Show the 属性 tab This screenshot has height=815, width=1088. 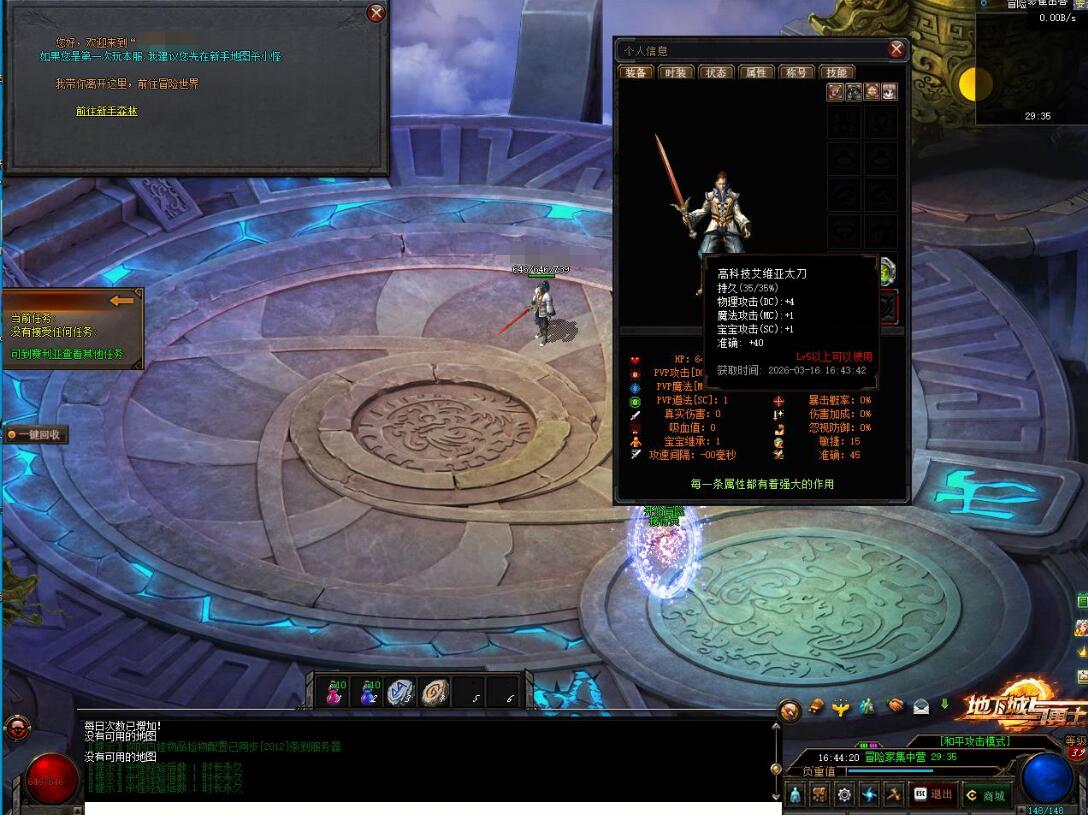point(756,72)
